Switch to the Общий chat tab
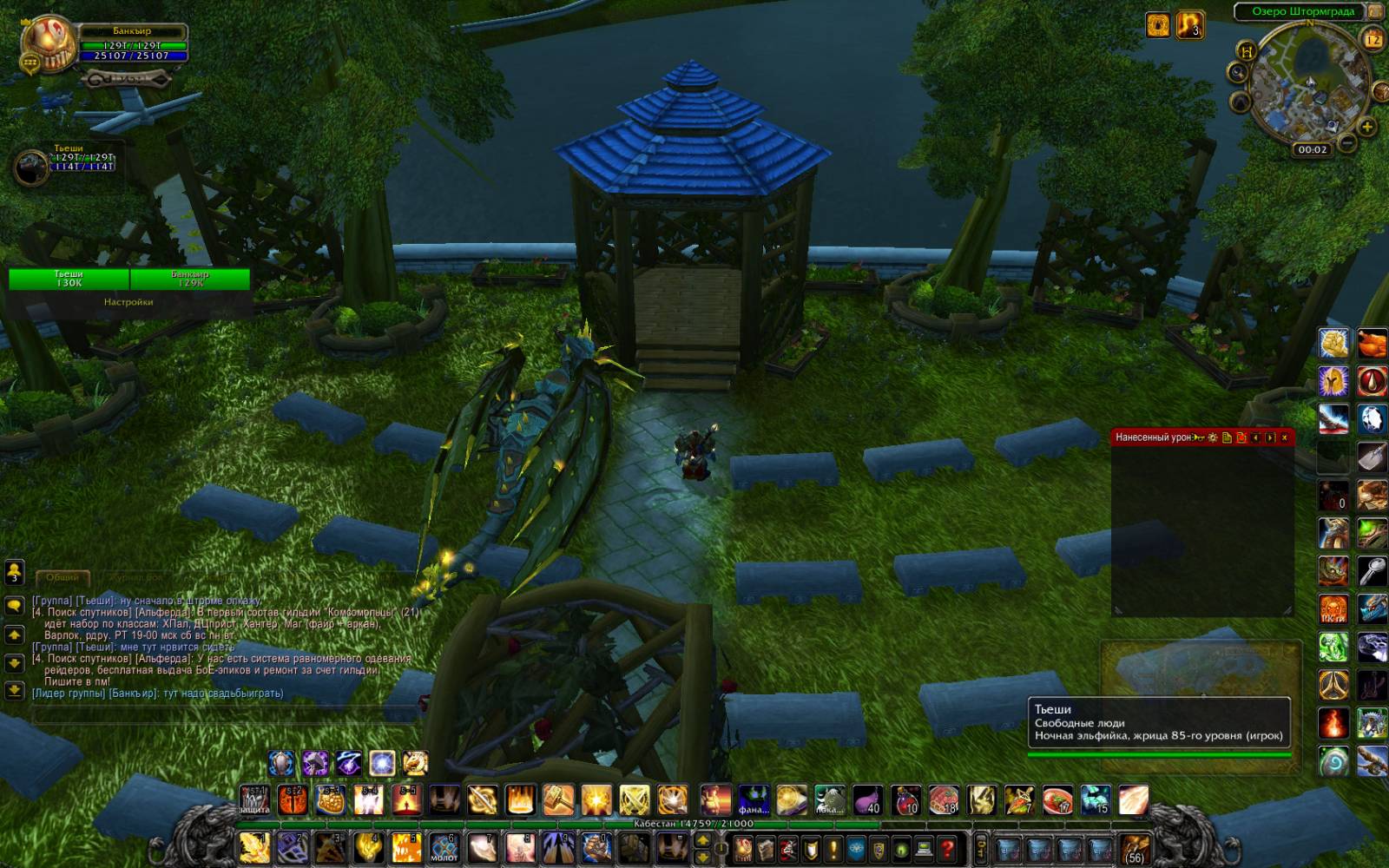Image resolution: width=1389 pixels, height=868 pixels. (63, 577)
